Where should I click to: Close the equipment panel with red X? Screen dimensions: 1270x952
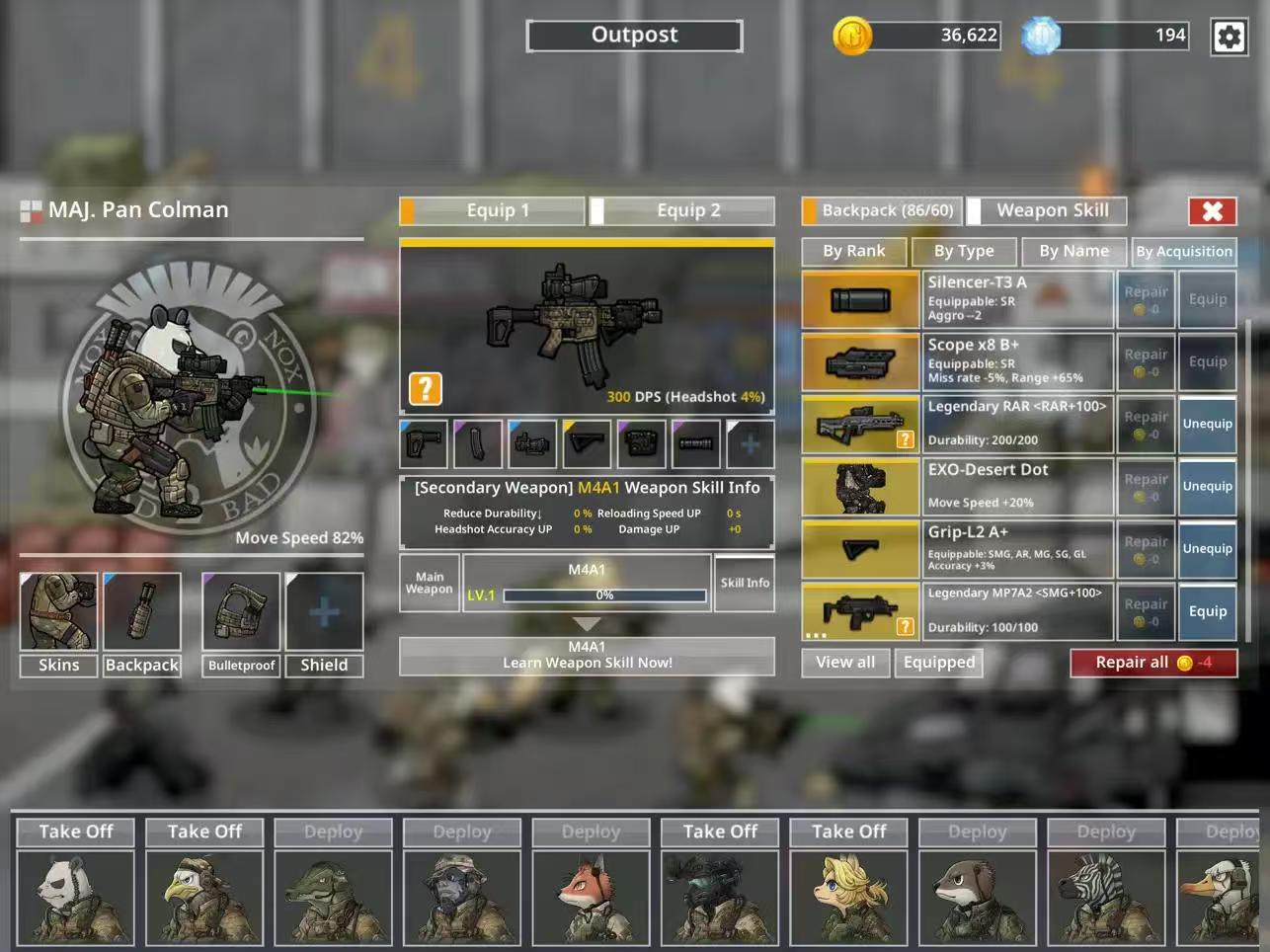[x=1212, y=210]
